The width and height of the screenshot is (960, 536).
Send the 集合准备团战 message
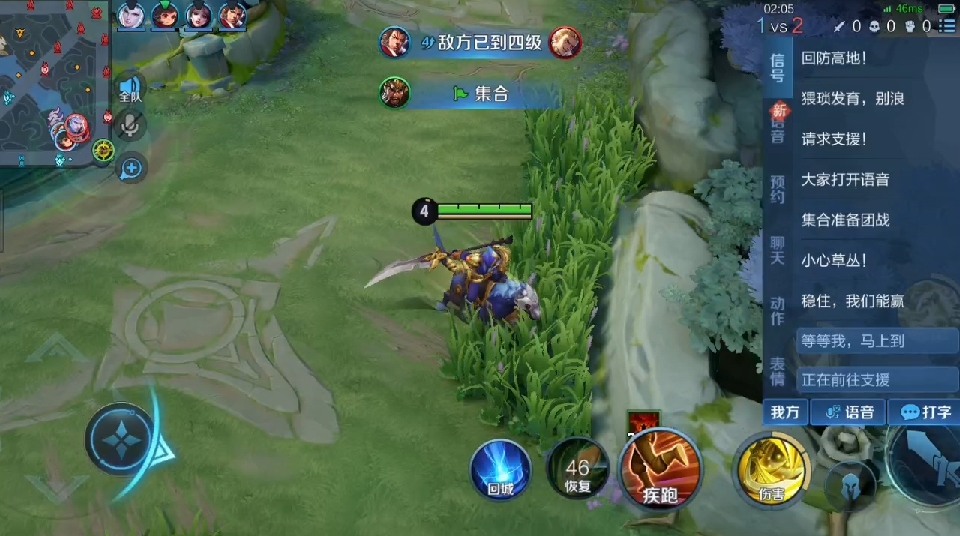tap(845, 219)
